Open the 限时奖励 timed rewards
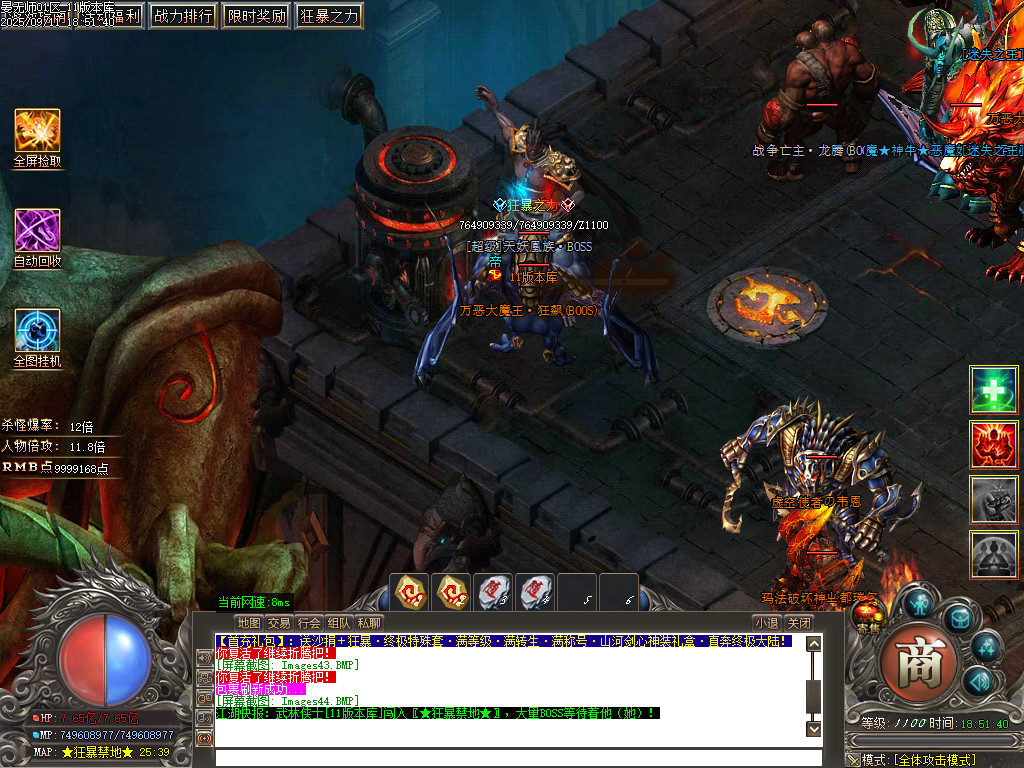 tap(256, 16)
